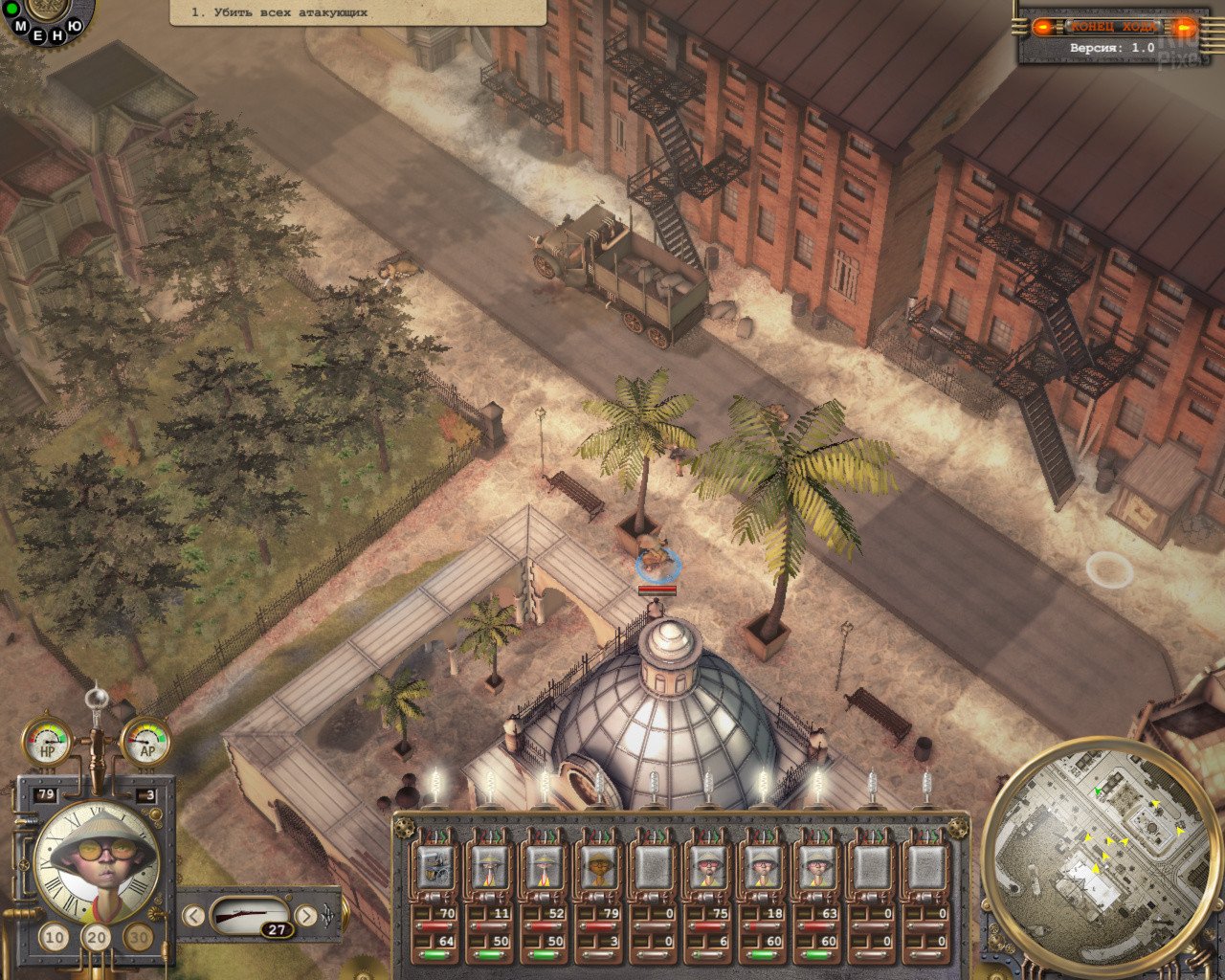The height and width of the screenshot is (980, 1225).
Task: Select the machine gun unit slot
Action: click(435, 867)
